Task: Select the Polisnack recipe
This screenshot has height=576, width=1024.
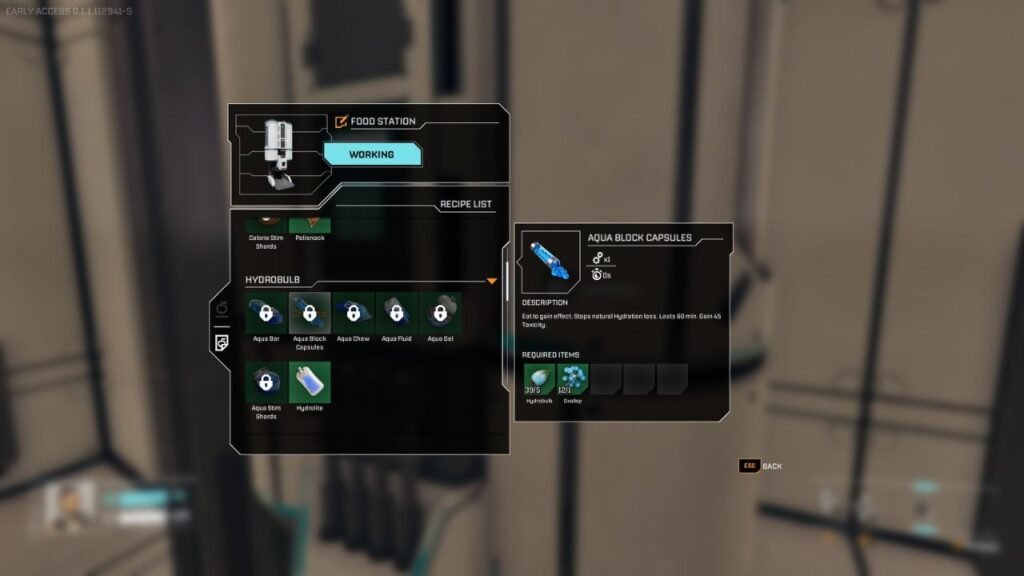Action: (x=309, y=224)
